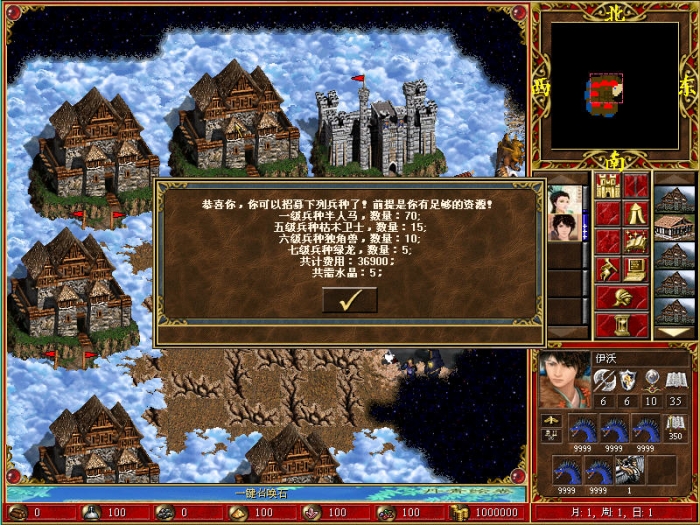The height and width of the screenshot is (525, 700).
Task: Click the golden horse rider button
Action: pyautogui.click(x=608, y=268)
